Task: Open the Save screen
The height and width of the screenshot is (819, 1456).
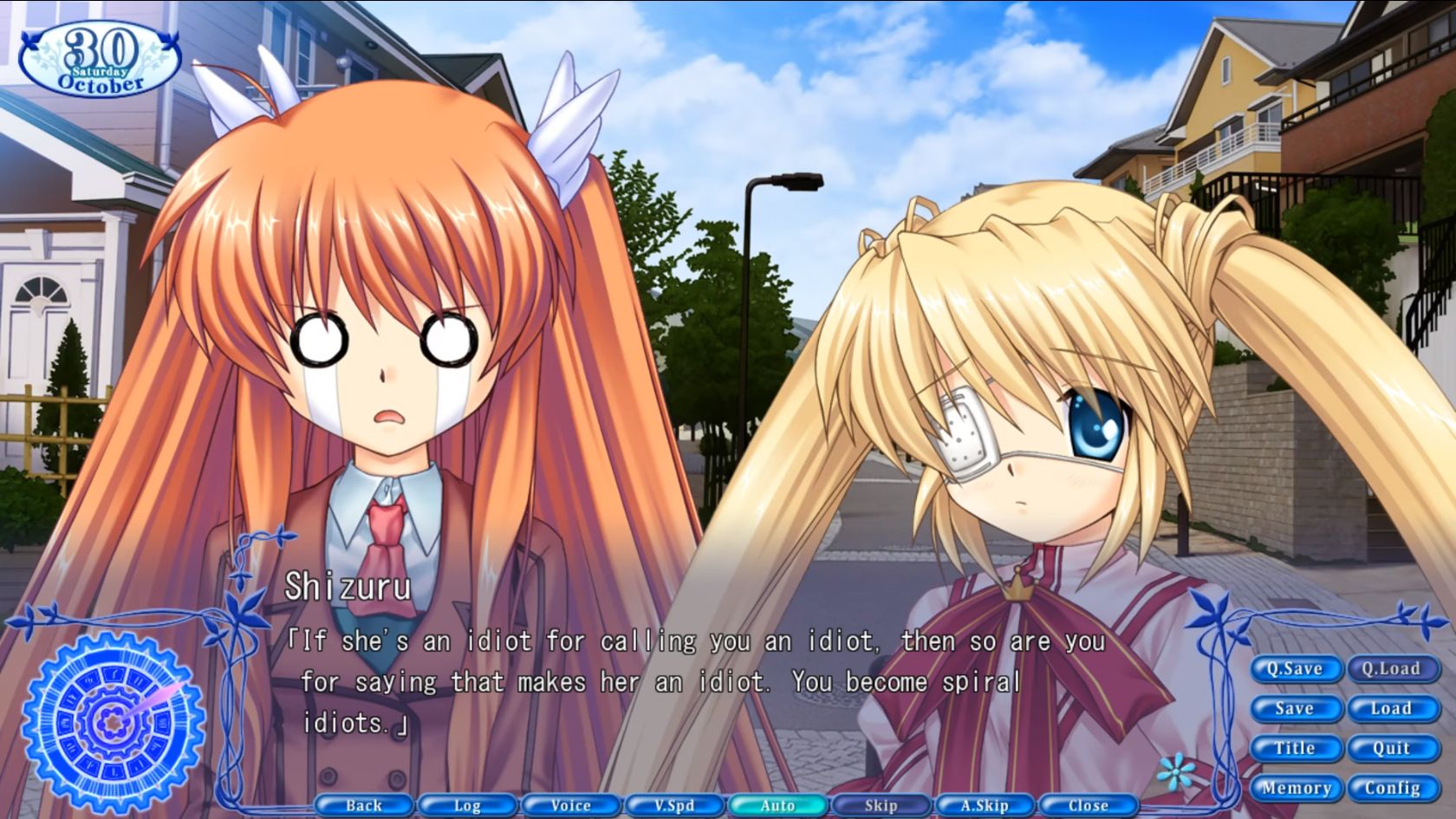Action: pos(1295,708)
